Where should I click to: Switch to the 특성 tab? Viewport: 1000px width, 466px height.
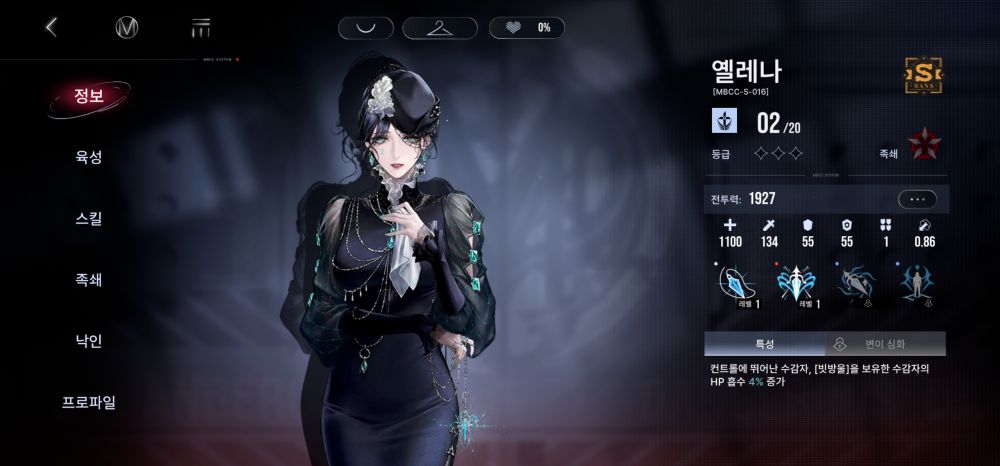(x=764, y=344)
